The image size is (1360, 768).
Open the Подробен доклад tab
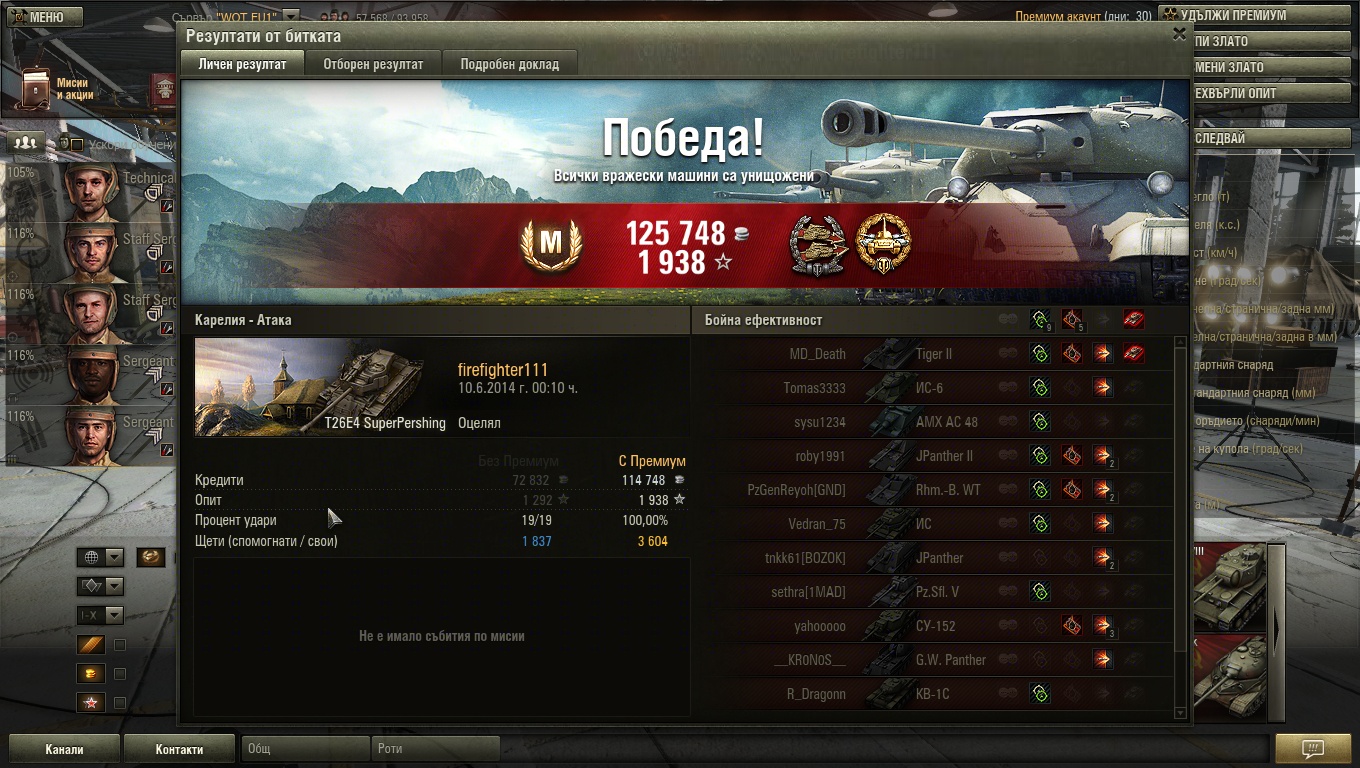tap(509, 64)
